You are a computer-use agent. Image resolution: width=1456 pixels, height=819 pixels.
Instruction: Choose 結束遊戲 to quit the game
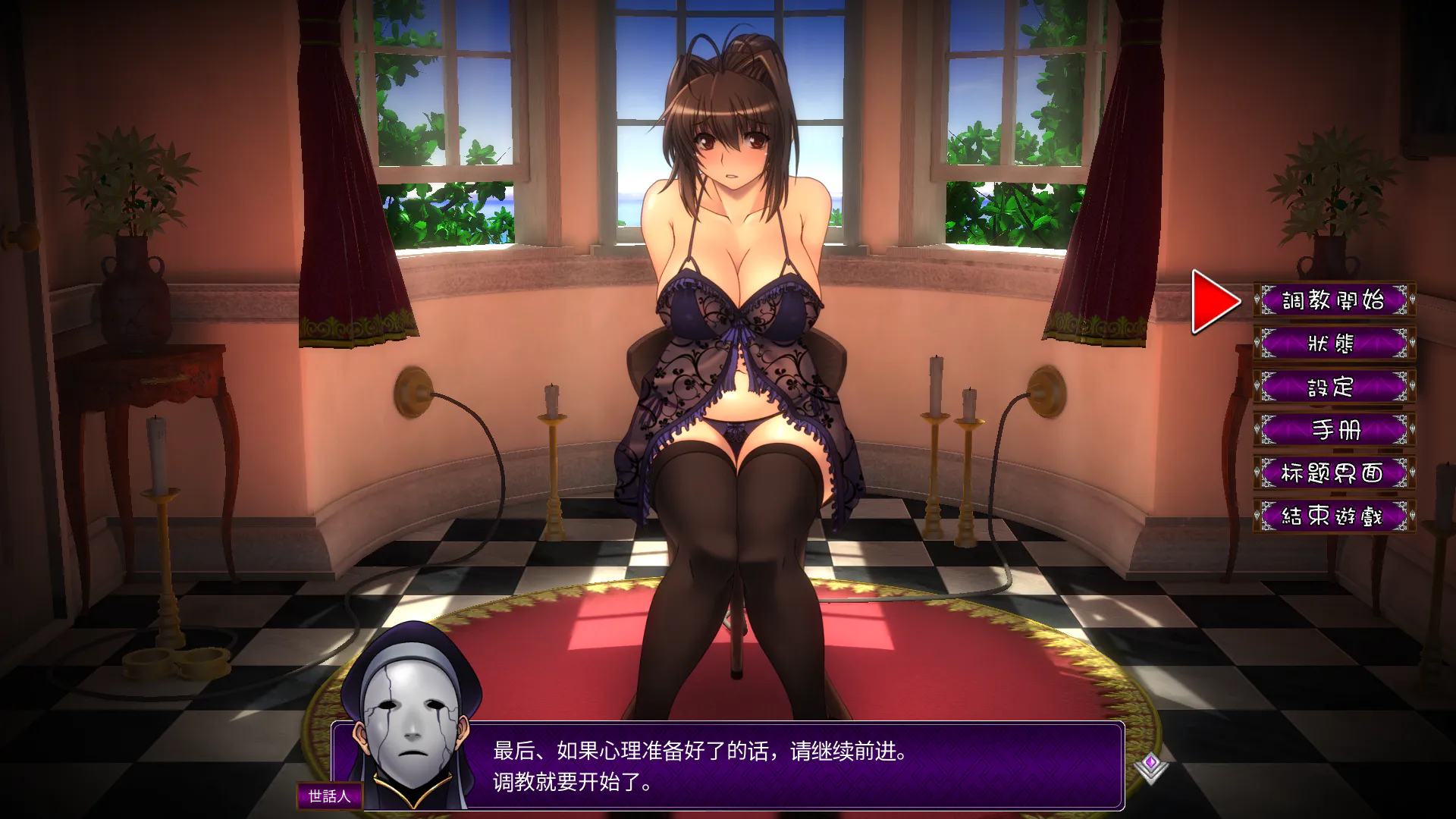pyautogui.click(x=1333, y=516)
